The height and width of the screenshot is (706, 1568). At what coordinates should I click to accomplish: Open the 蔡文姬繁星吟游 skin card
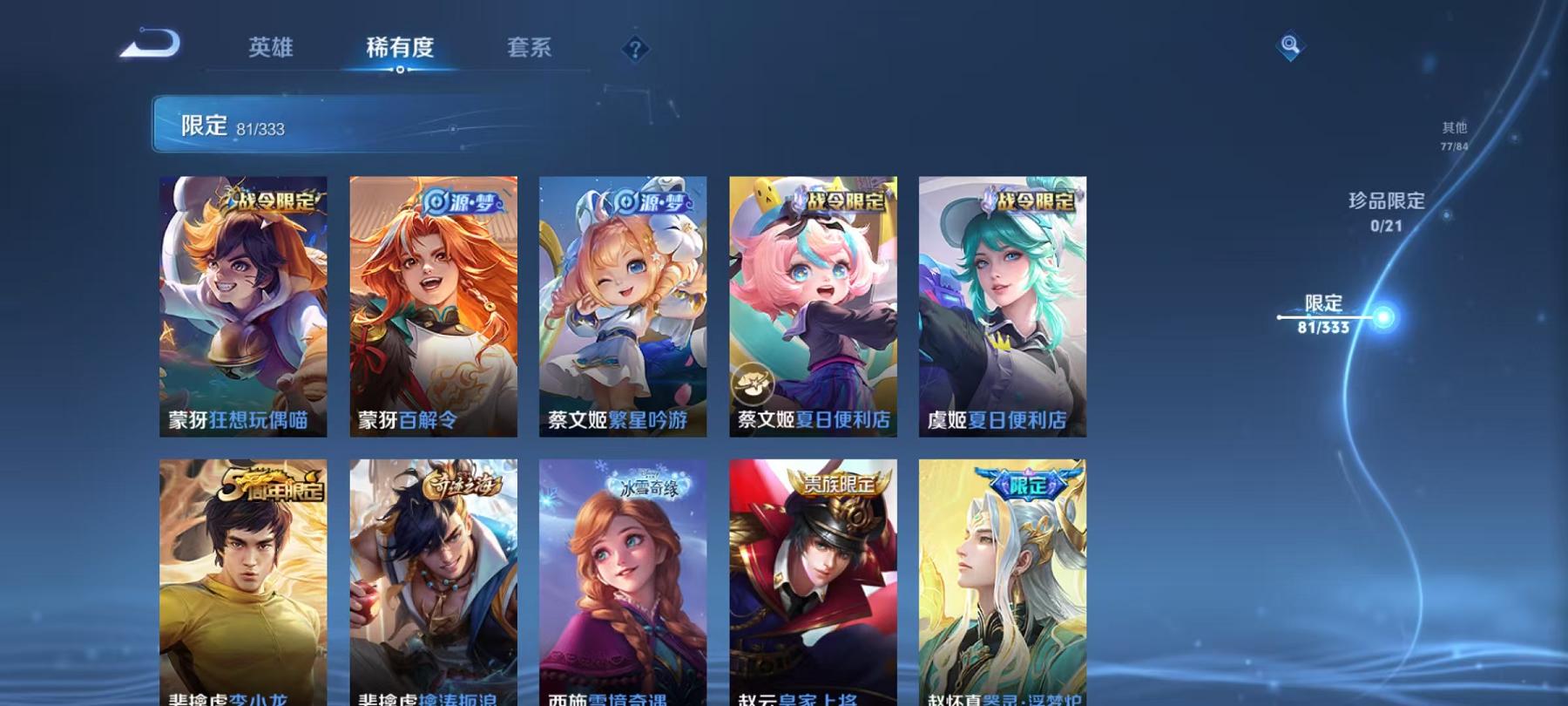click(624, 305)
